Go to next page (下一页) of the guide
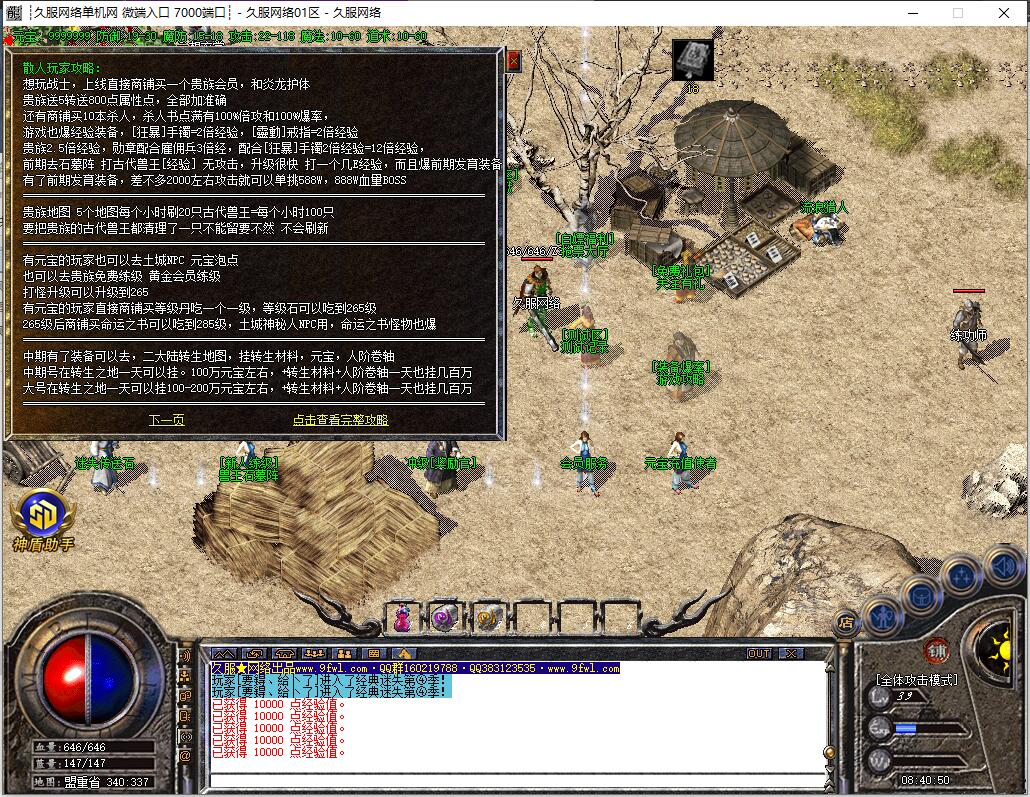Image resolution: width=1030 pixels, height=797 pixels. (x=167, y=420)
